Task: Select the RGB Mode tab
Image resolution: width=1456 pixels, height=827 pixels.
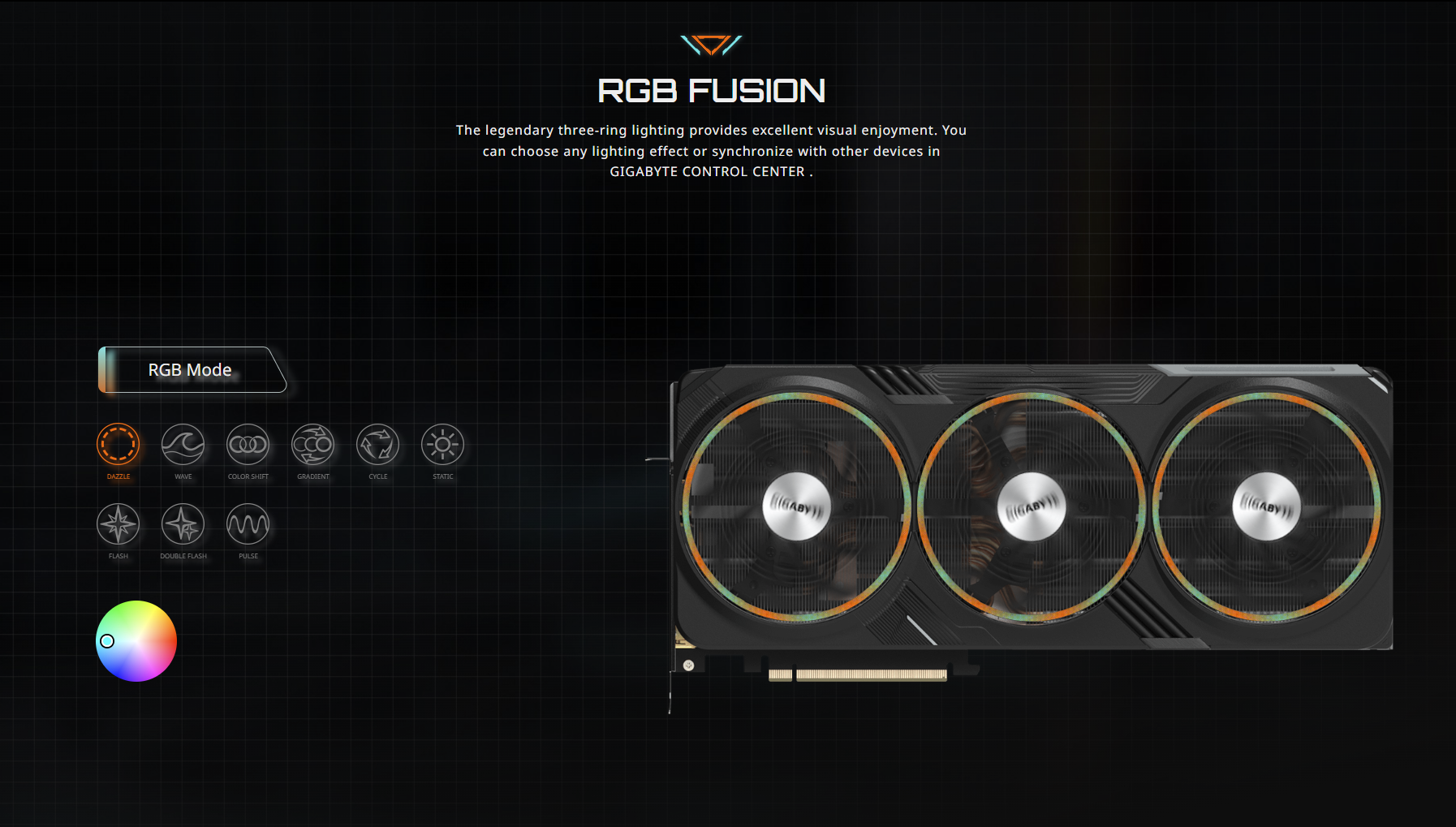Action: point(191,370)
